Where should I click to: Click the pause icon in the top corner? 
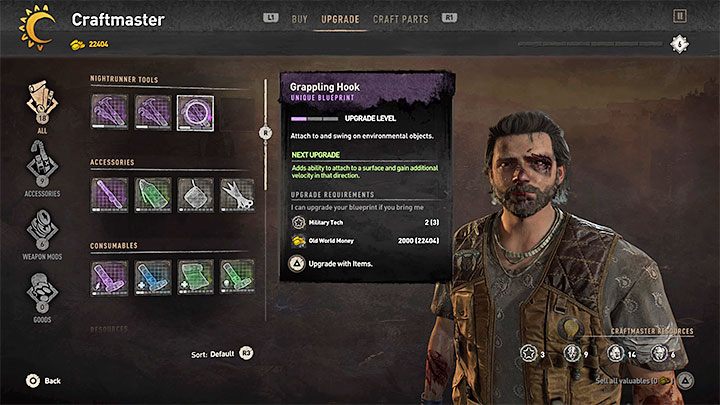[680, 16]
